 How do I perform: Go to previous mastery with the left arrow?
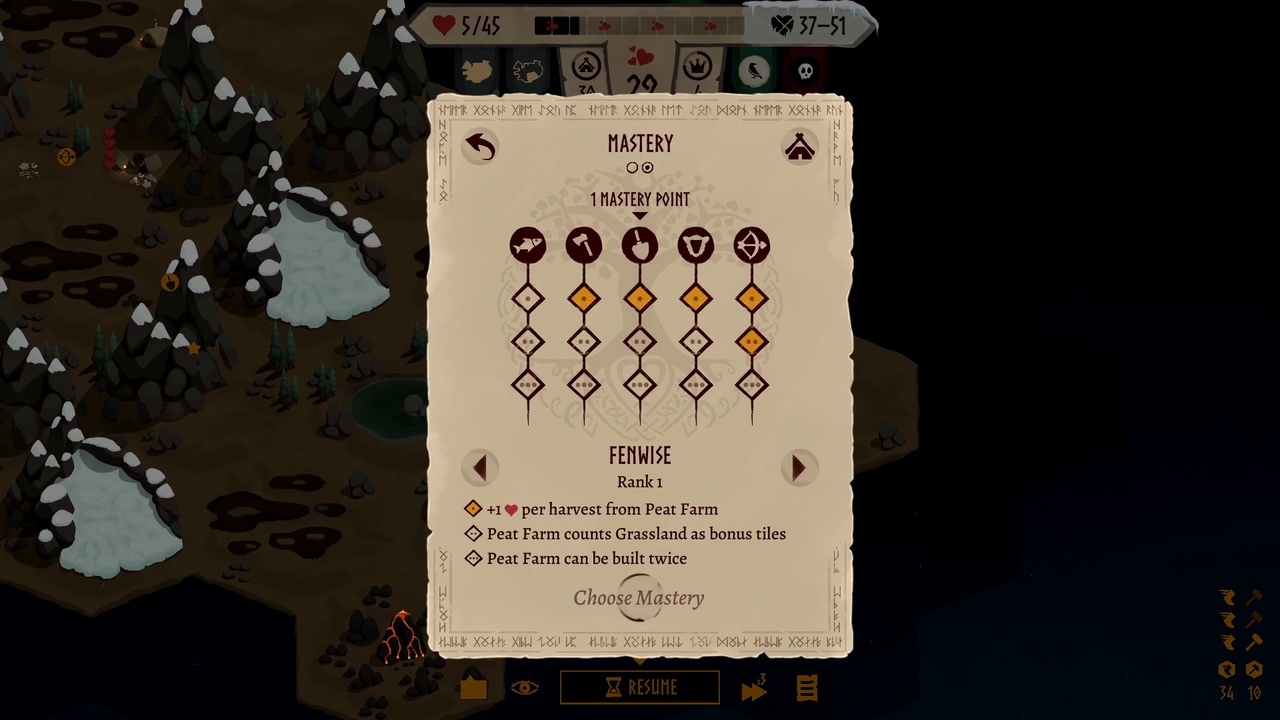[480, 467]
